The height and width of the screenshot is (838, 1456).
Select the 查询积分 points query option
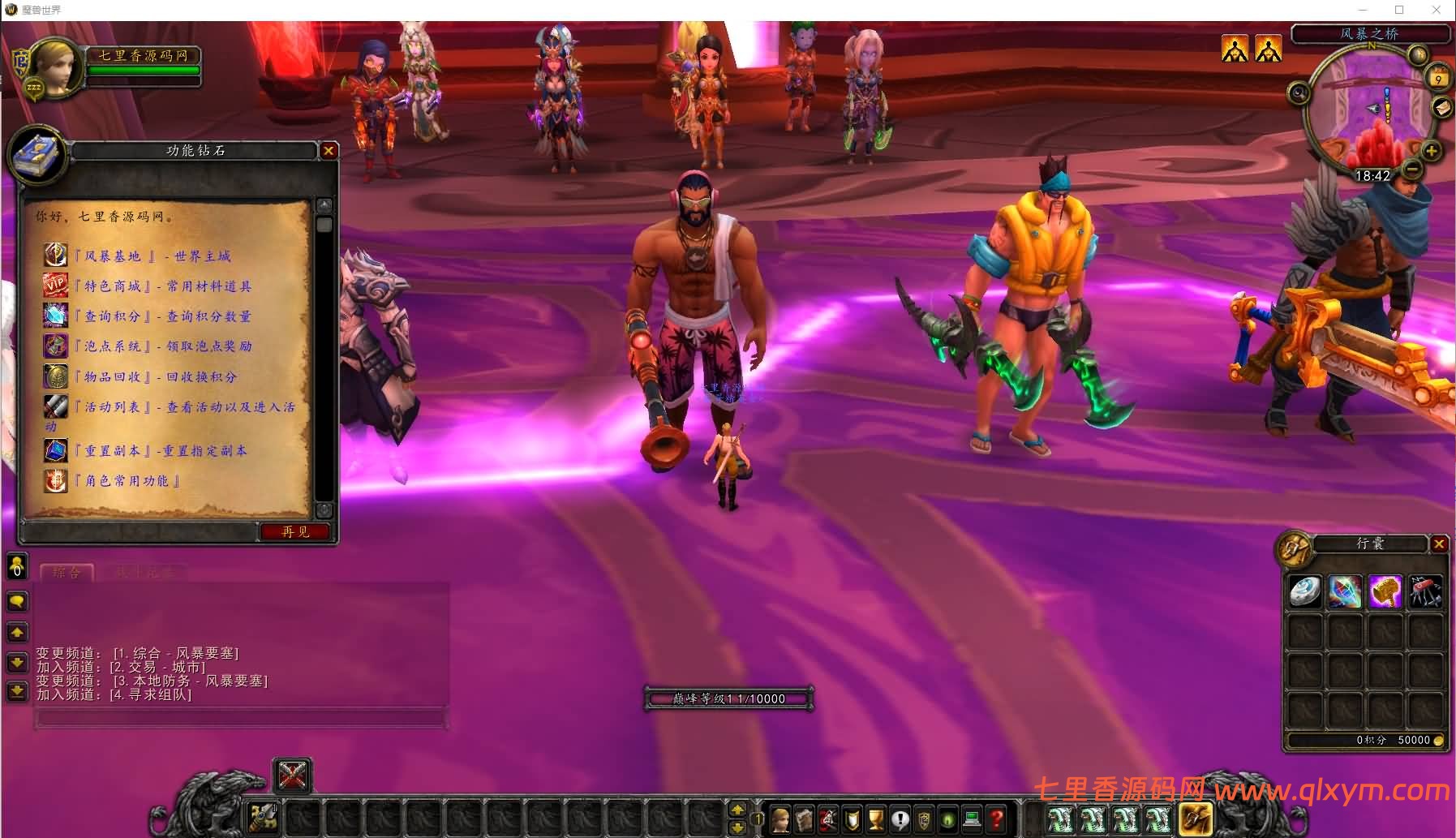pos(162,316)
